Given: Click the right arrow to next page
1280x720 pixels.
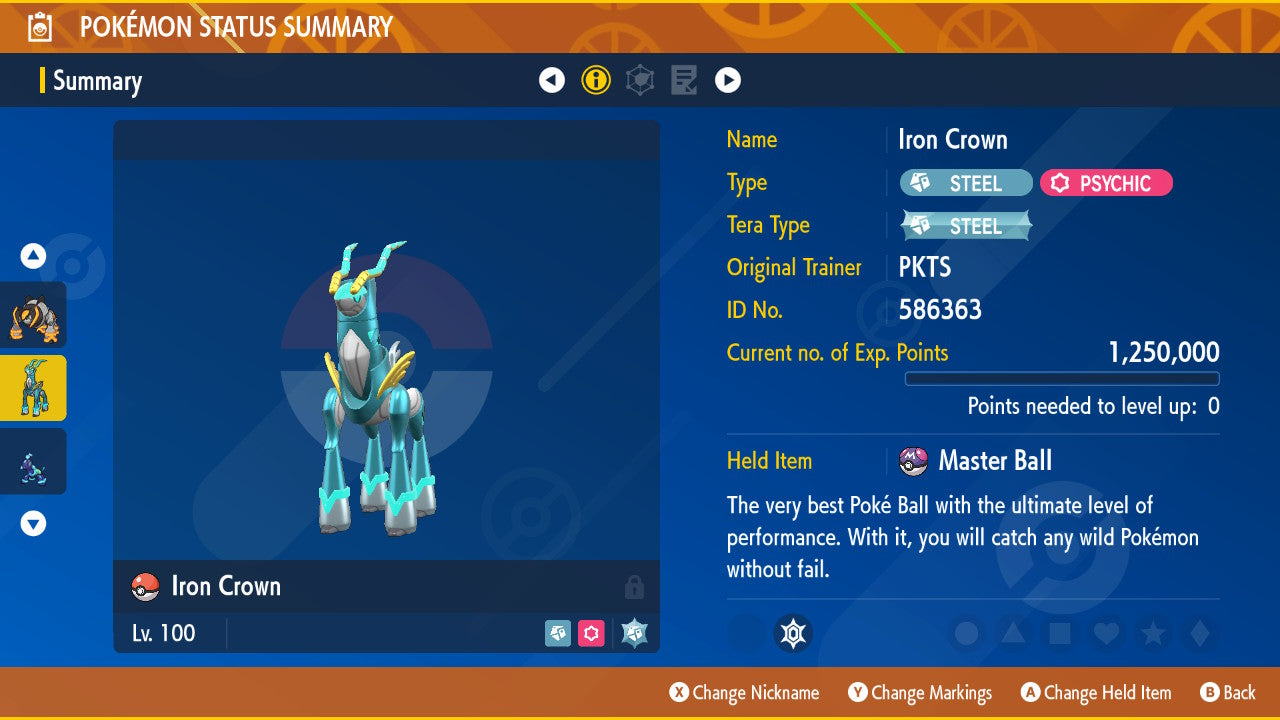Looking at the screenshot, I should coord(727,80).
